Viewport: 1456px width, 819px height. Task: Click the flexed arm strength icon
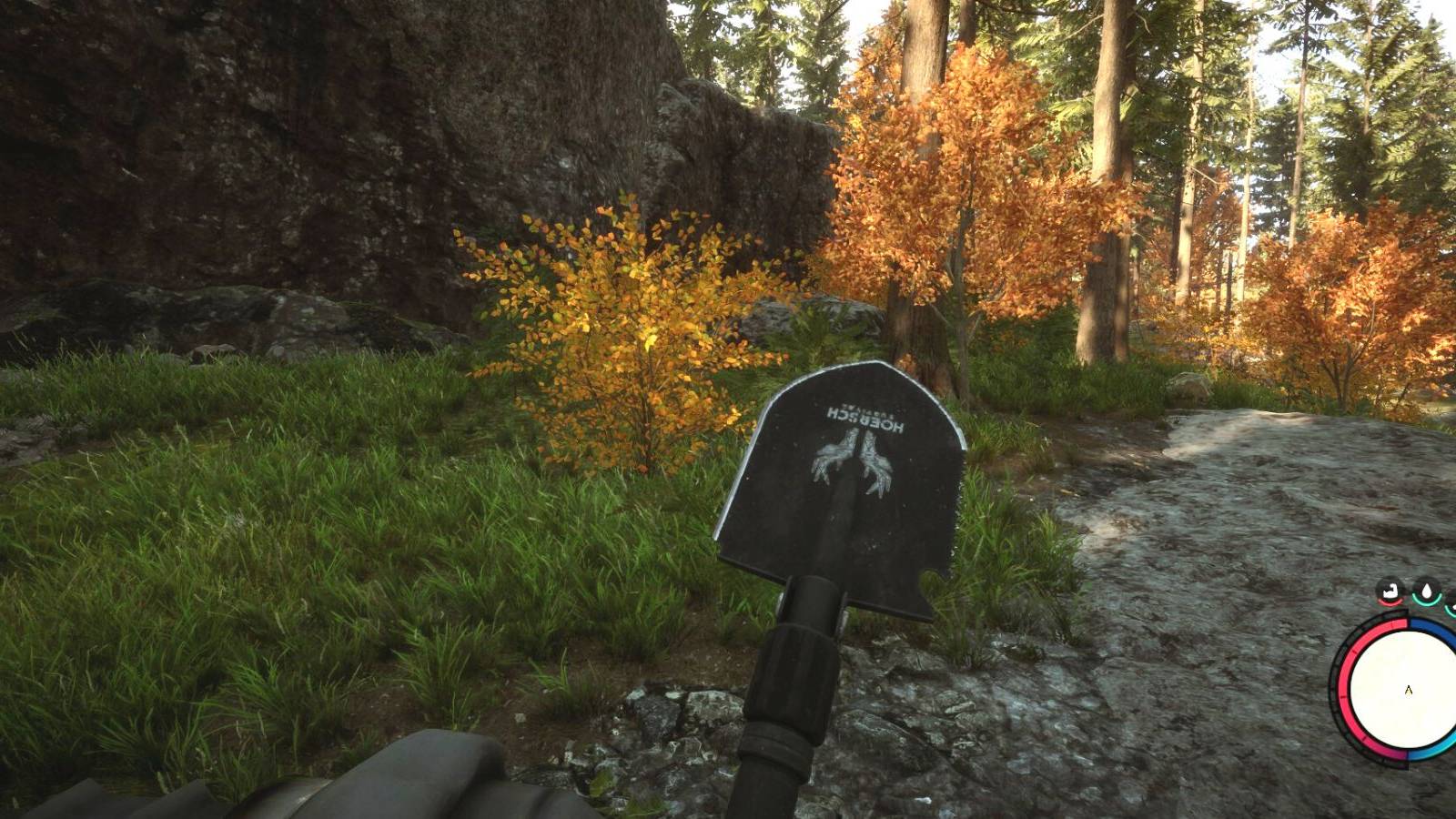tap(1392, 590)
